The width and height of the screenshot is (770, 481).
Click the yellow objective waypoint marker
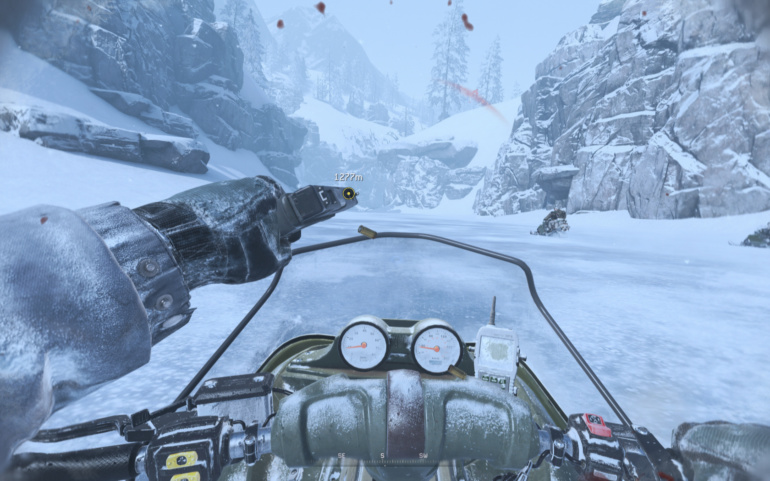pos(349,193)
